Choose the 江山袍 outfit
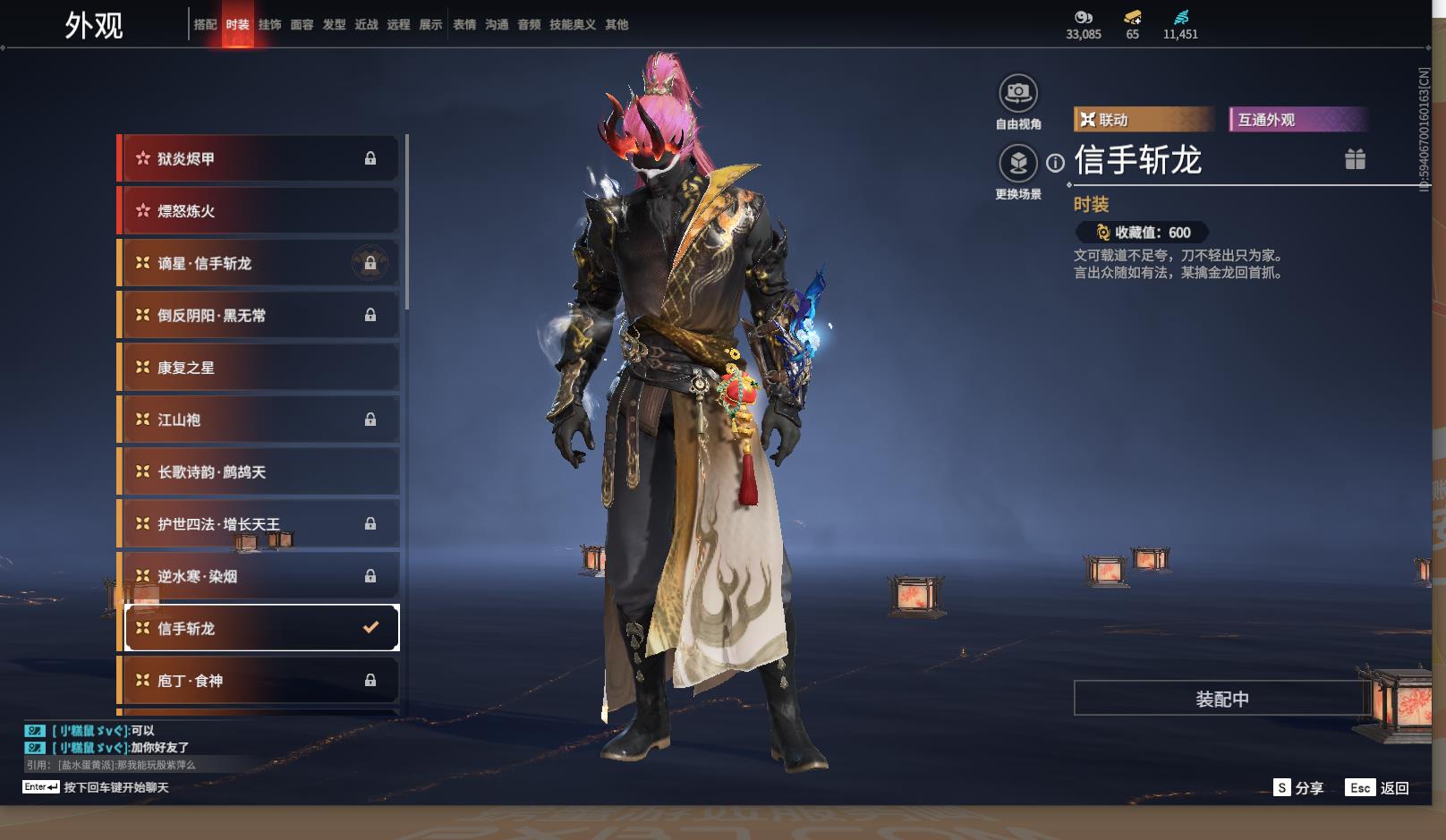Screen dimensions: 1446x840 pyautogui.click(x=259, y=420)
